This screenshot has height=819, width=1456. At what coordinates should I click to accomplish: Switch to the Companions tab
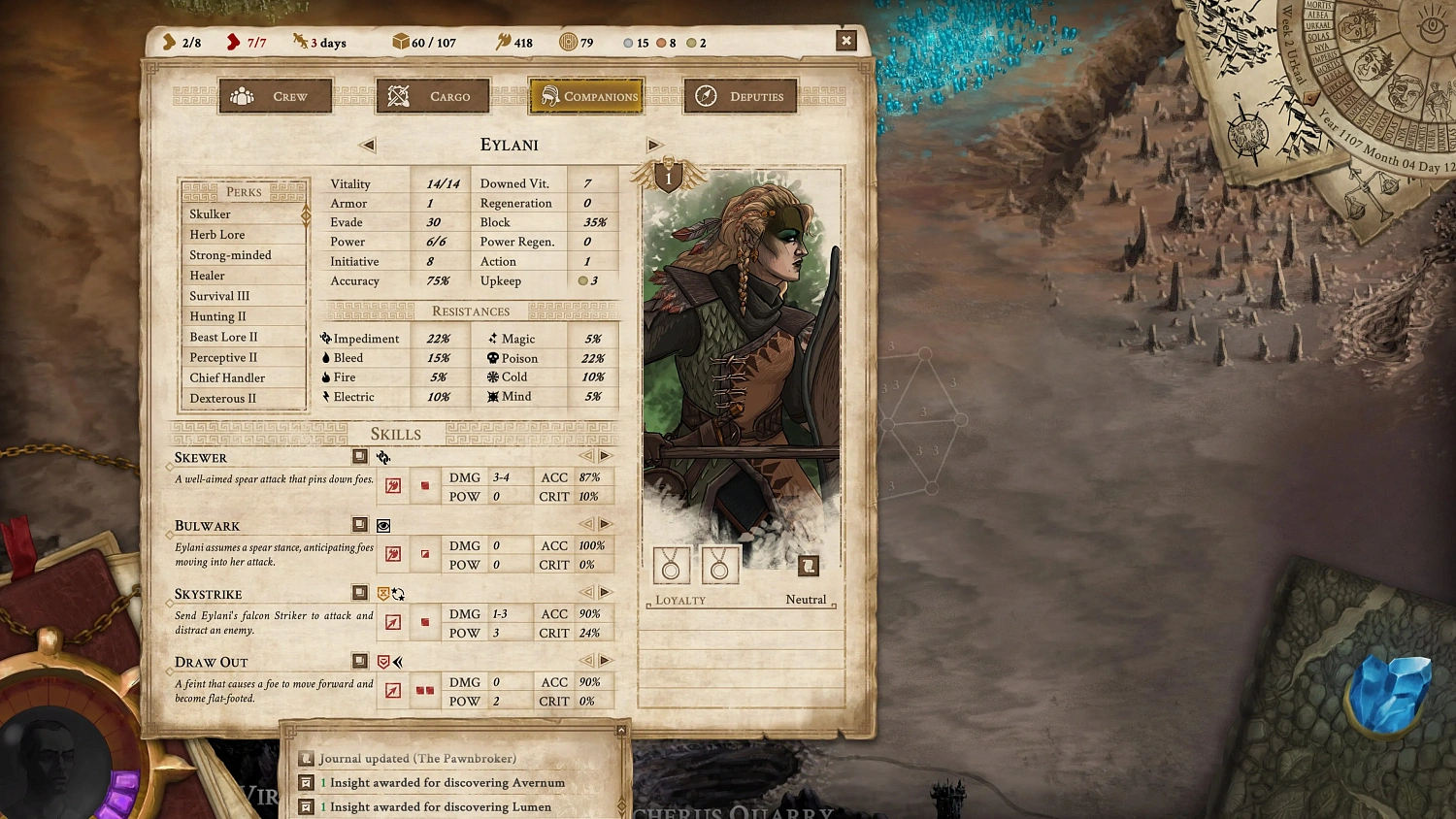click(x=585, y=95)
